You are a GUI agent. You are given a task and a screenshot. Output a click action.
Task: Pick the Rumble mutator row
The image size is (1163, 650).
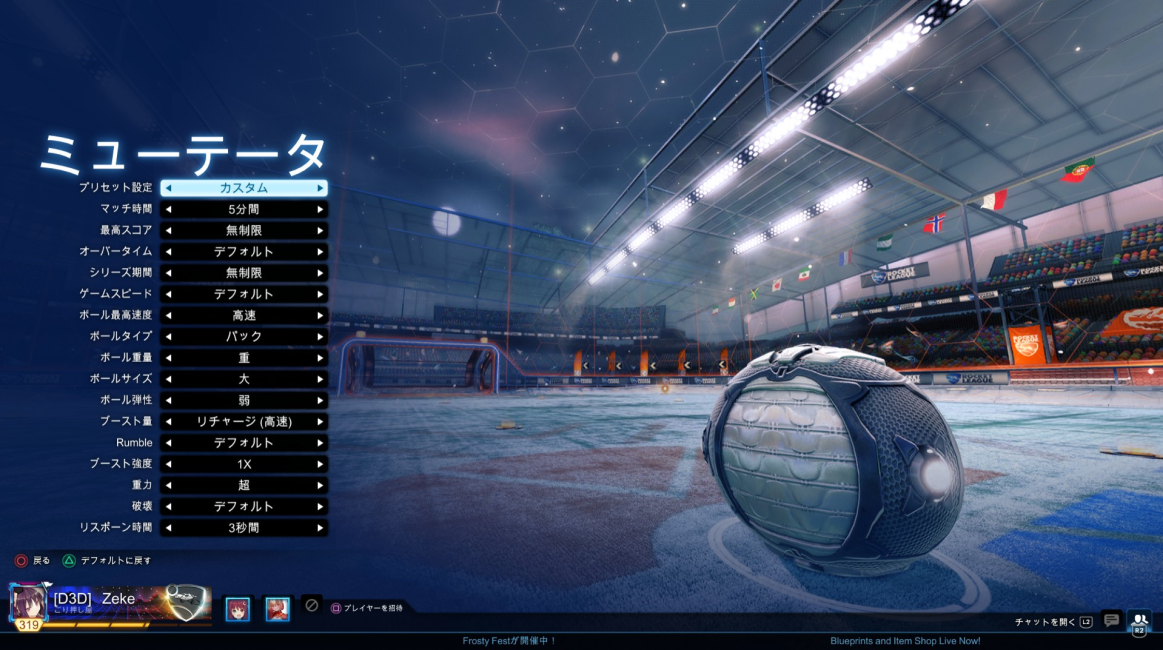click(x=244, y=442)
